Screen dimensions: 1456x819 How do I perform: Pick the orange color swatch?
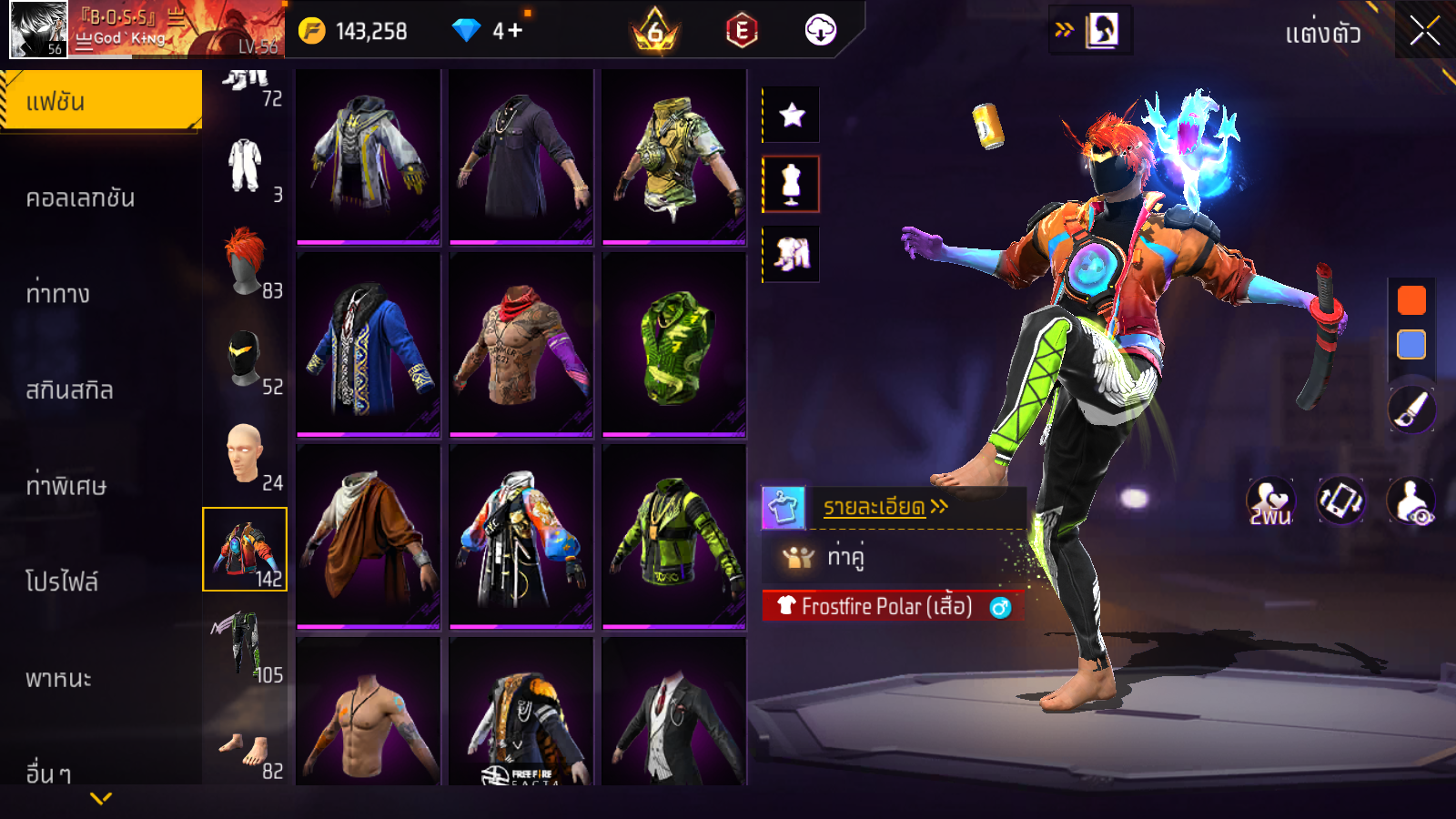1411,300
